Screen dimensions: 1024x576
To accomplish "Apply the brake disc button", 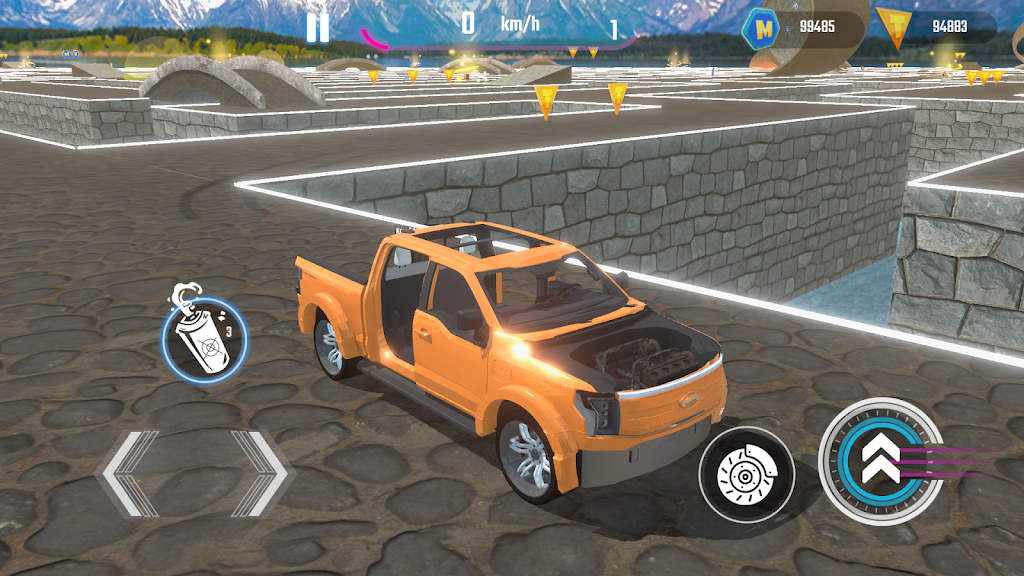I will (x=746, y=473).
